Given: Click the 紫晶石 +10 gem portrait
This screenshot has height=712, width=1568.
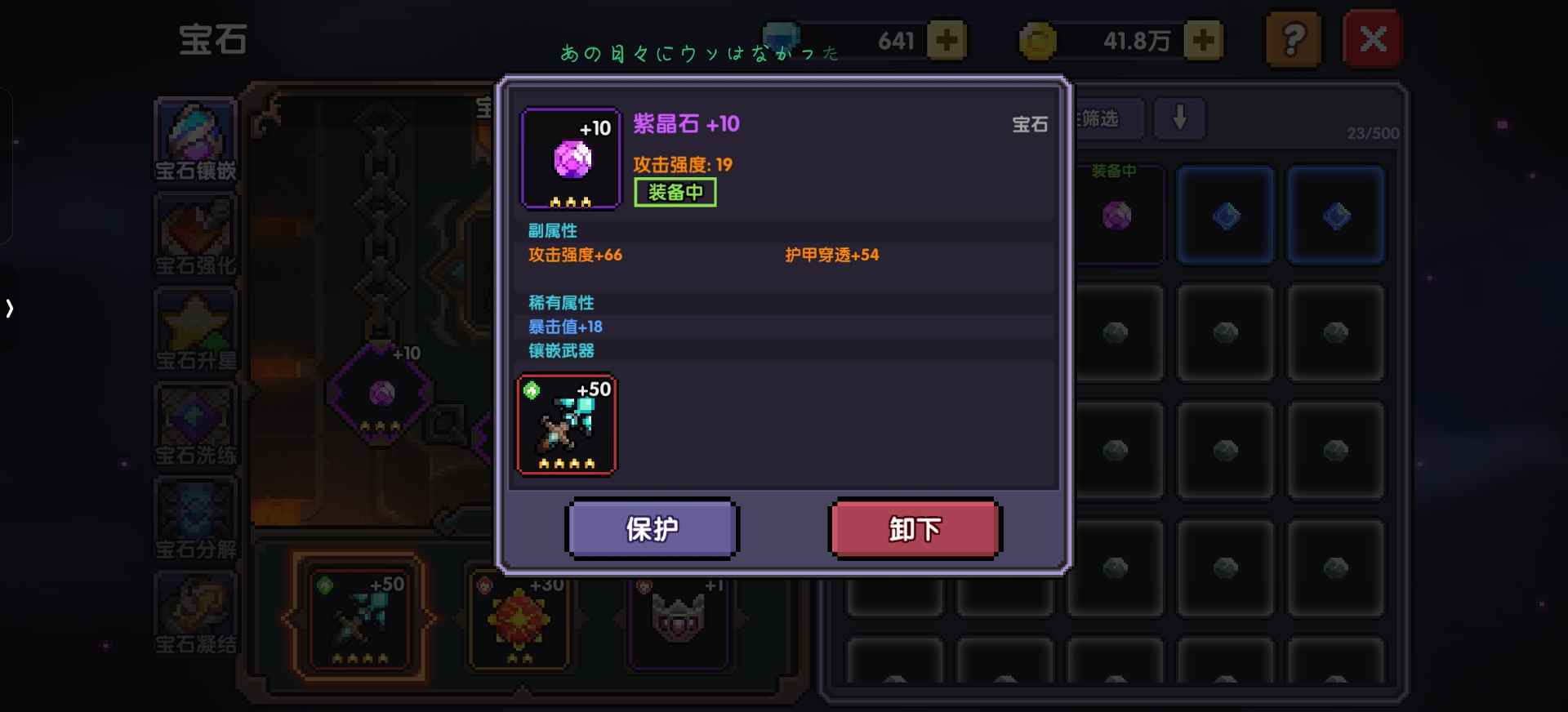Looking at the screenshot, I should 569,157.
